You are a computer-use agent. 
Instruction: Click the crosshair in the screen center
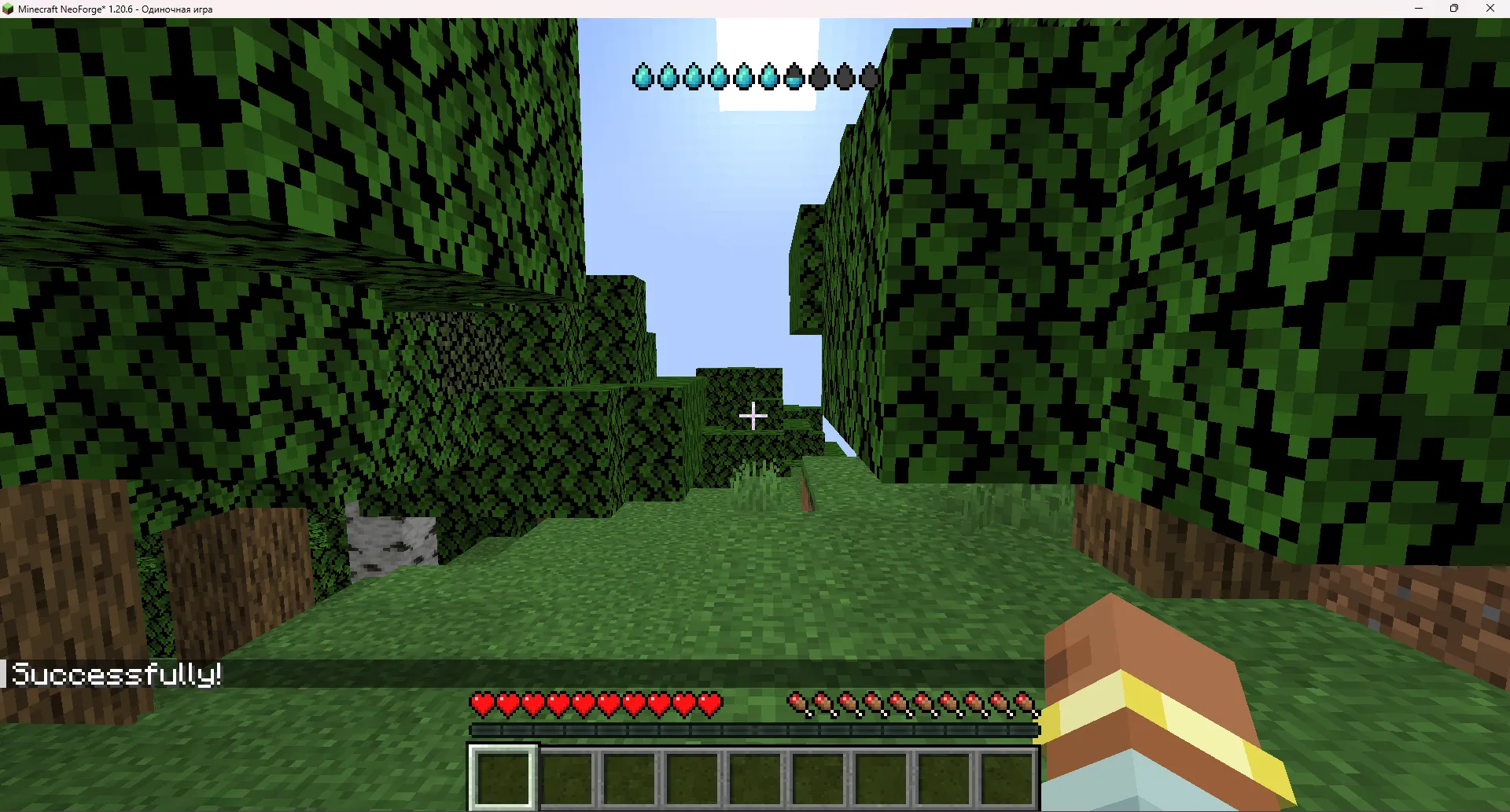754,416
